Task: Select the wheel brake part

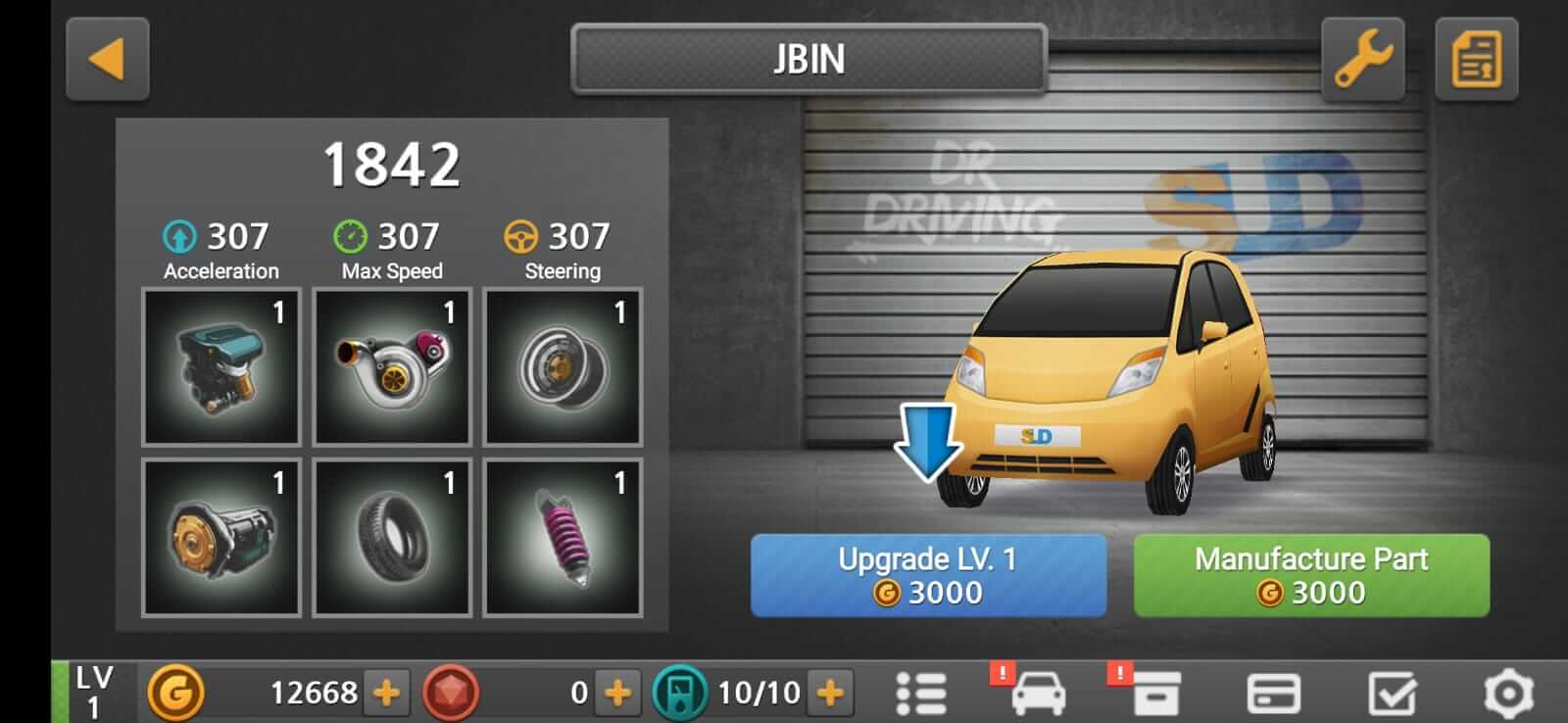Action: [563, 365]
